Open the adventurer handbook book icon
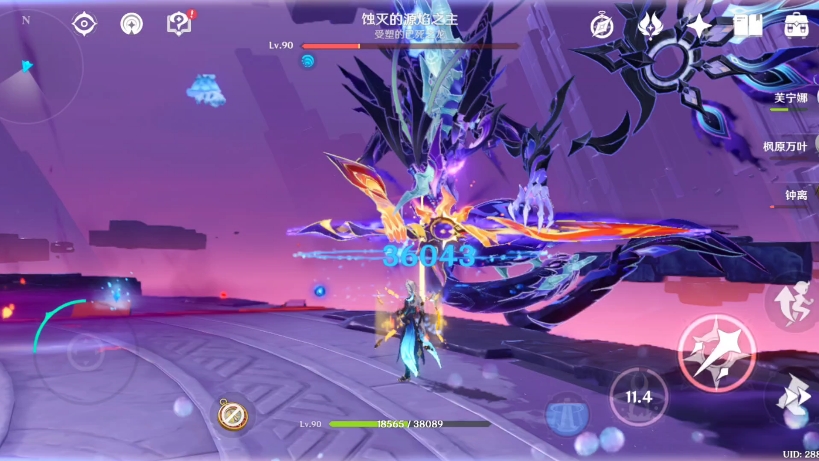Screen dimensions: 819x461 [x=748, y=26]
